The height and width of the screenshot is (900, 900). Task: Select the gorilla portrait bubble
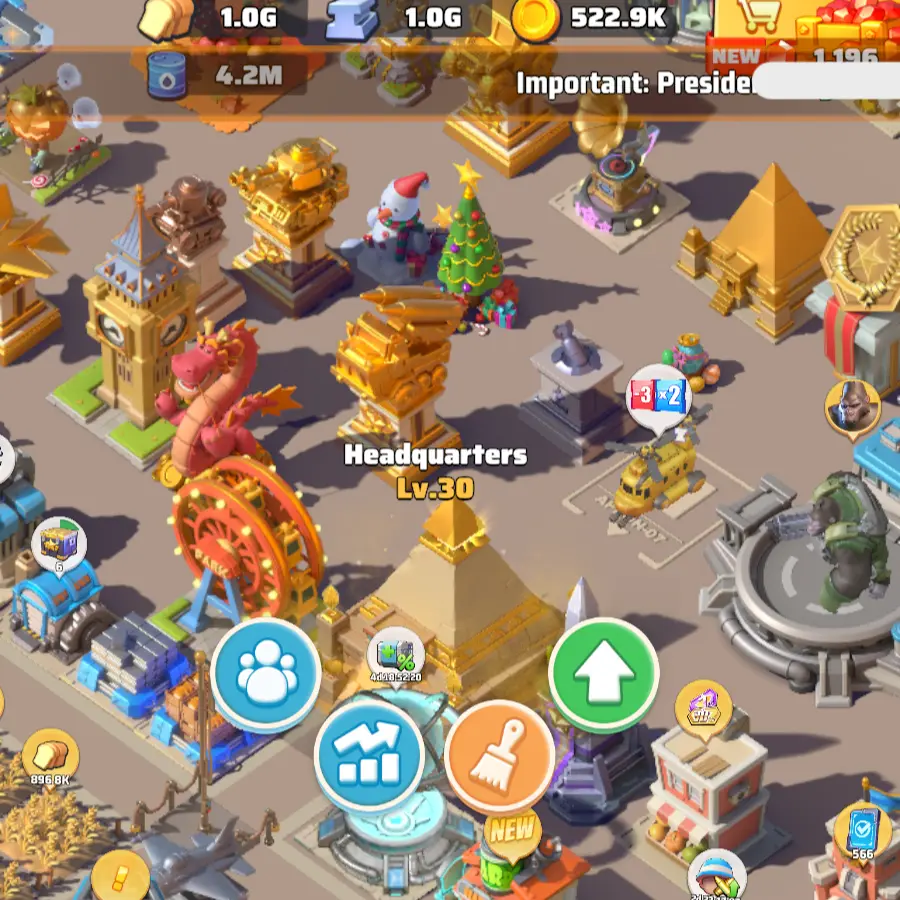click(852, 407)
